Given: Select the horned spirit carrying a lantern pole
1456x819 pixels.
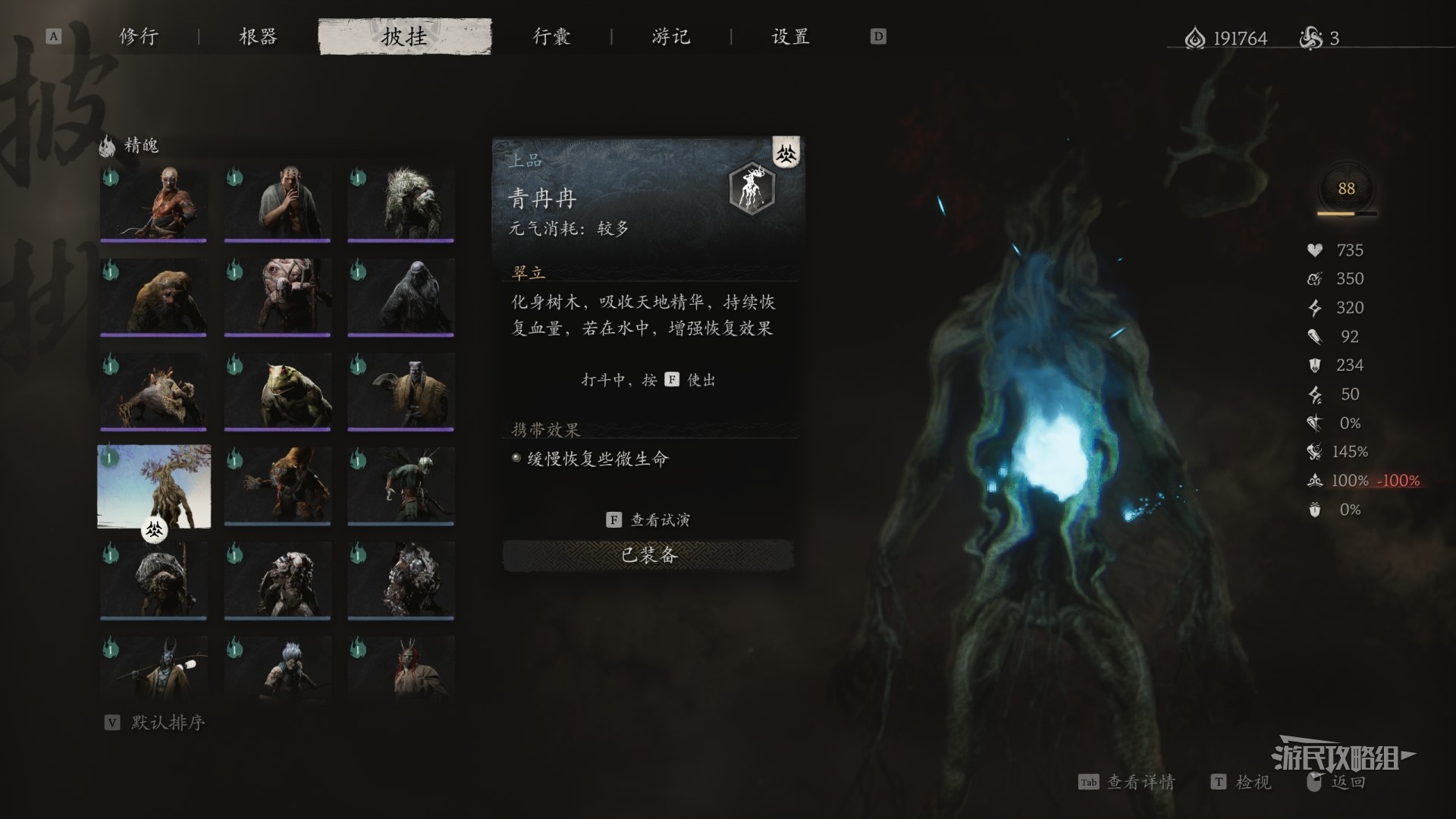Looking at the screenshot, I should [153, 668].
